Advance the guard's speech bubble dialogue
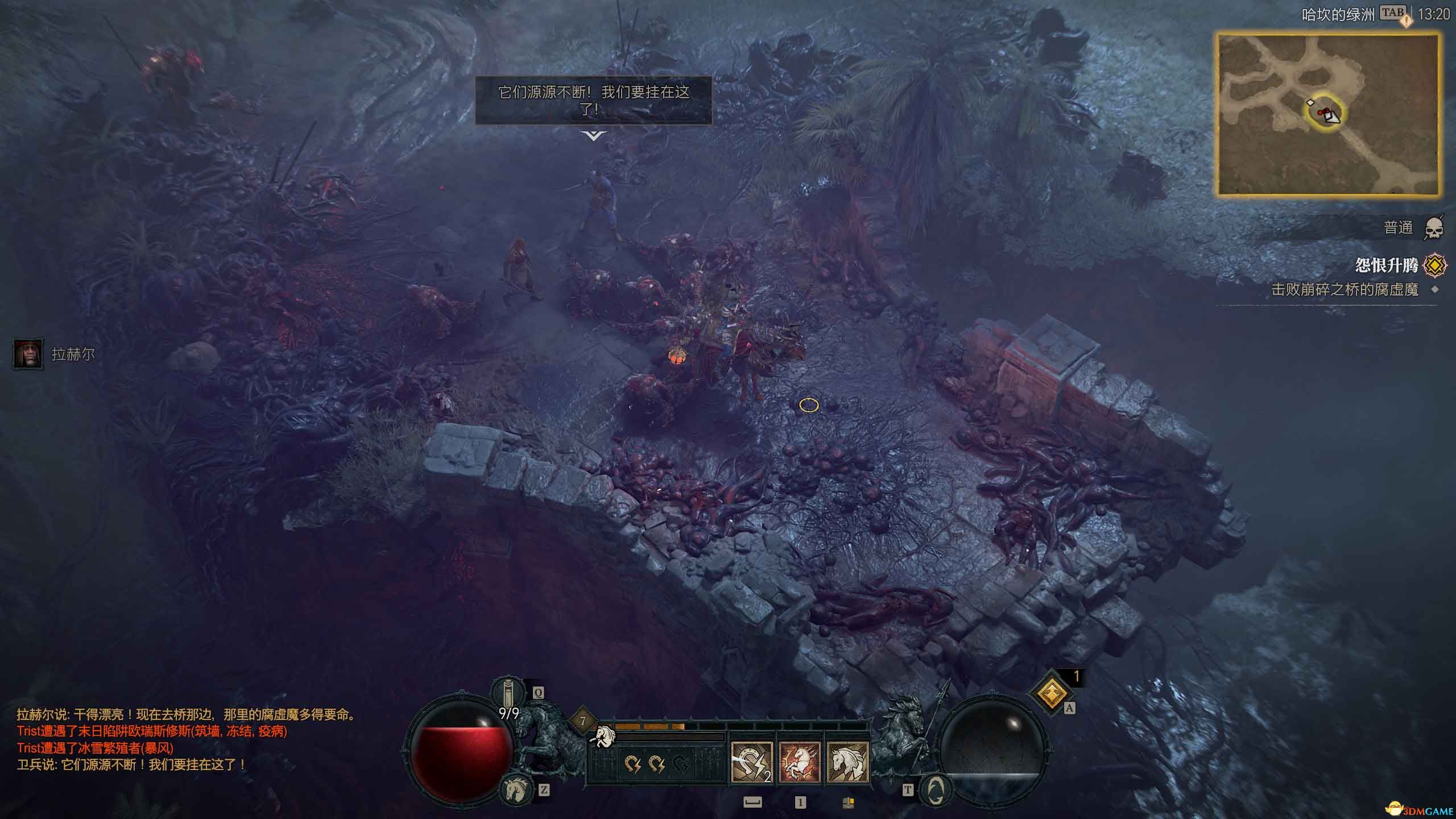 point(593,135)
